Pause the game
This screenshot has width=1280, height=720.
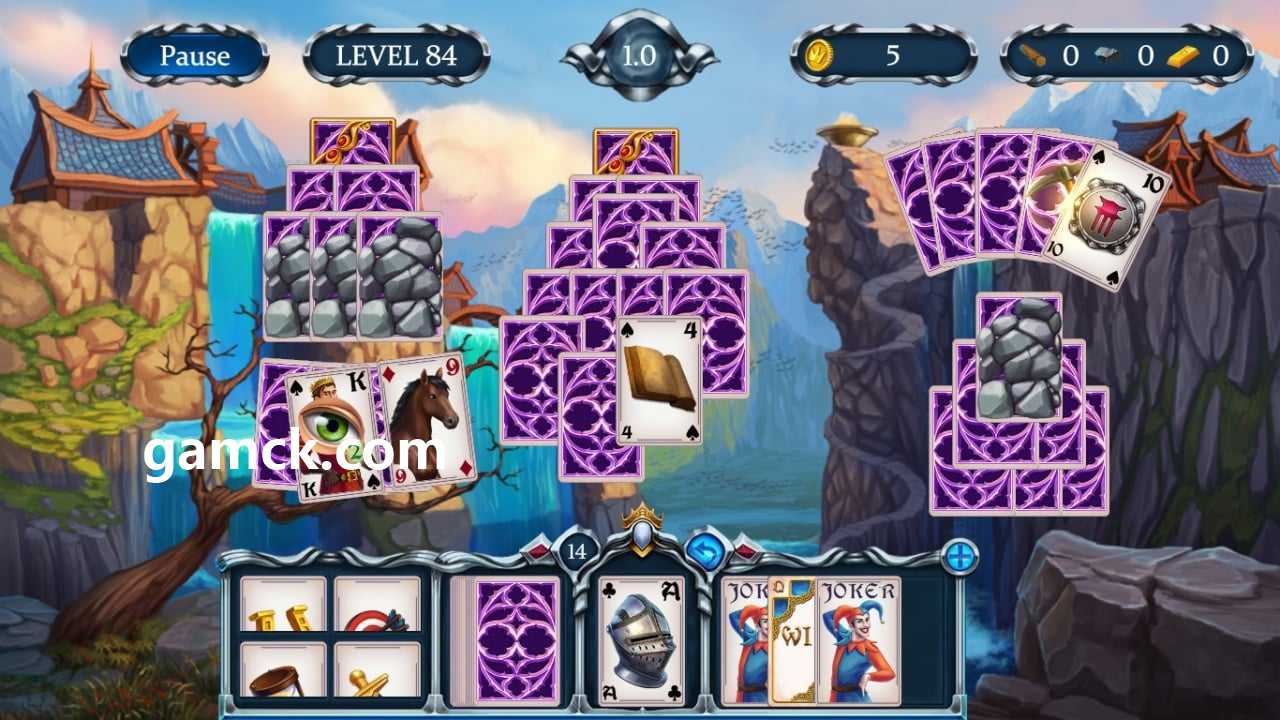[194, 56]
